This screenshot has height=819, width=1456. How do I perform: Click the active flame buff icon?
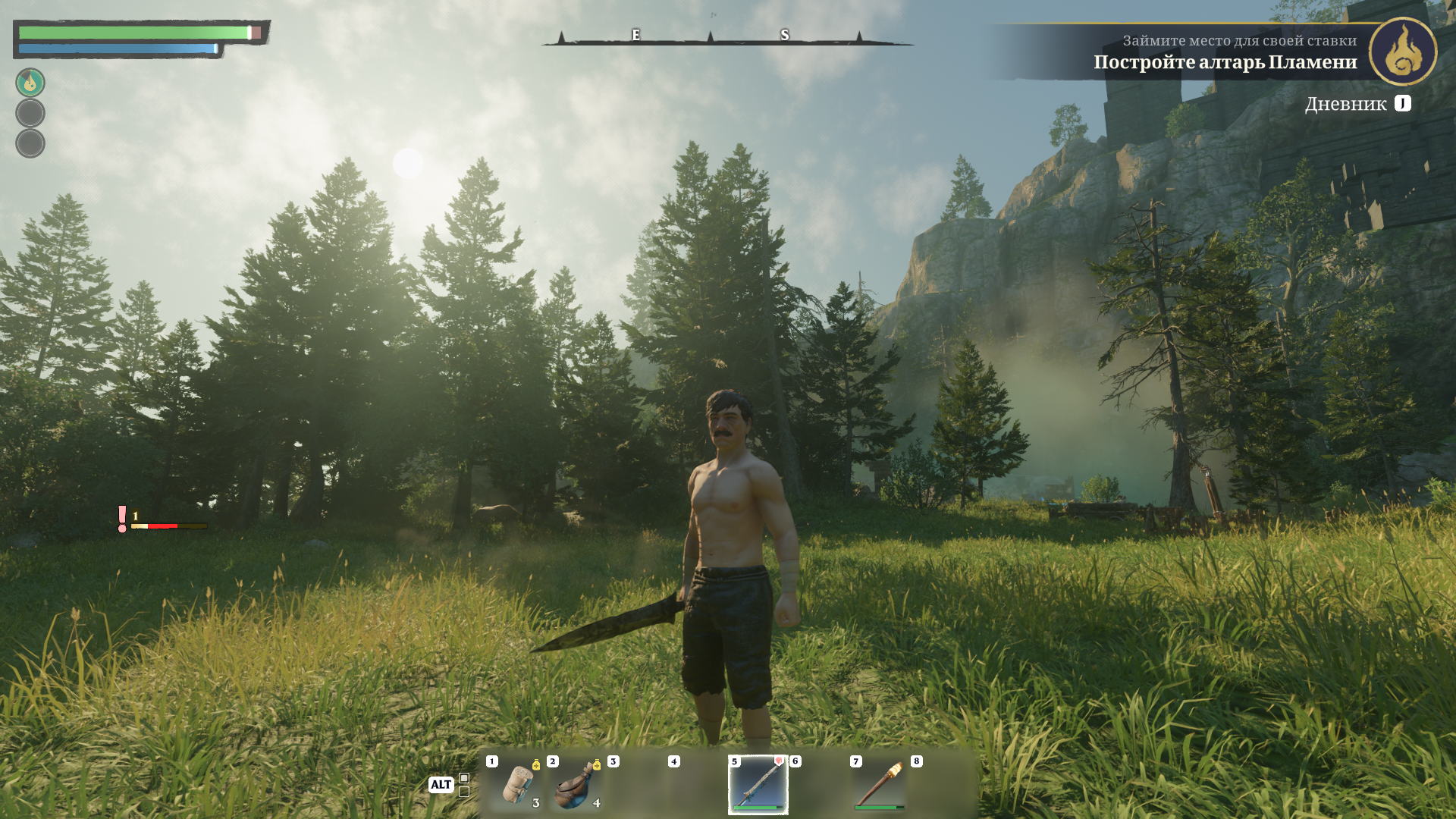[30, 83]
